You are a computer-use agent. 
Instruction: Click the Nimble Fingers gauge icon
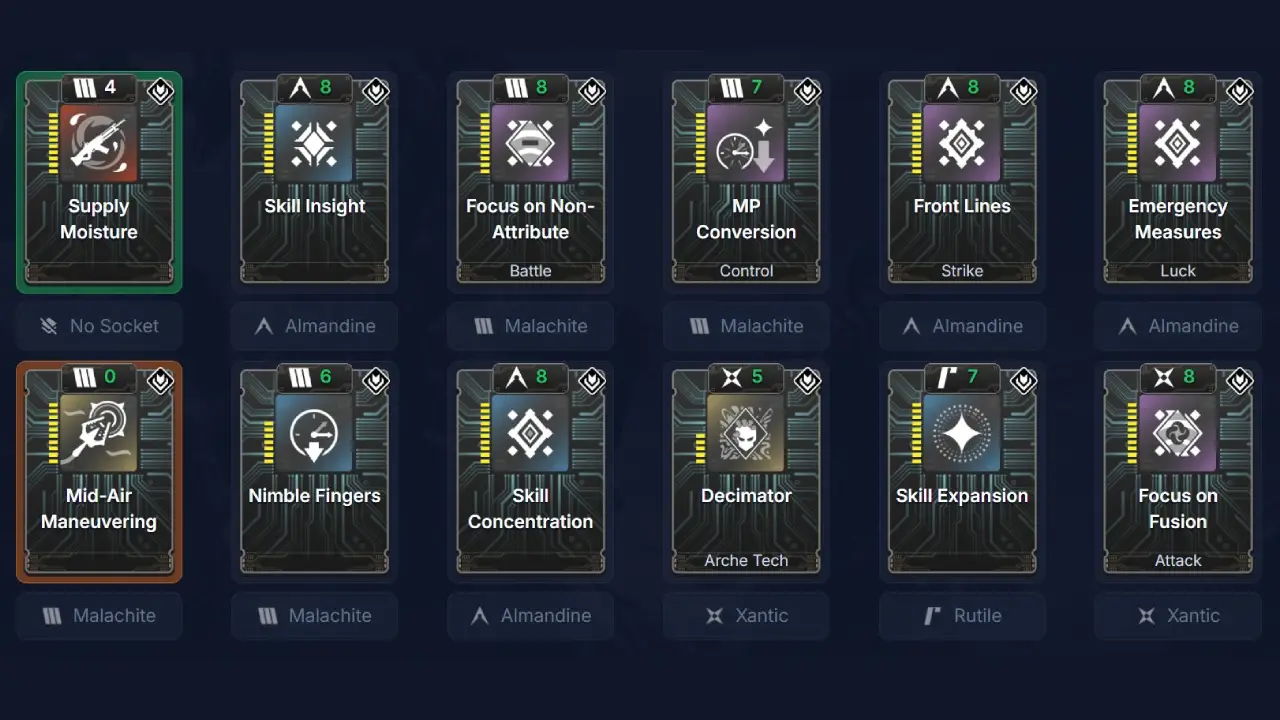pos(314,433)
